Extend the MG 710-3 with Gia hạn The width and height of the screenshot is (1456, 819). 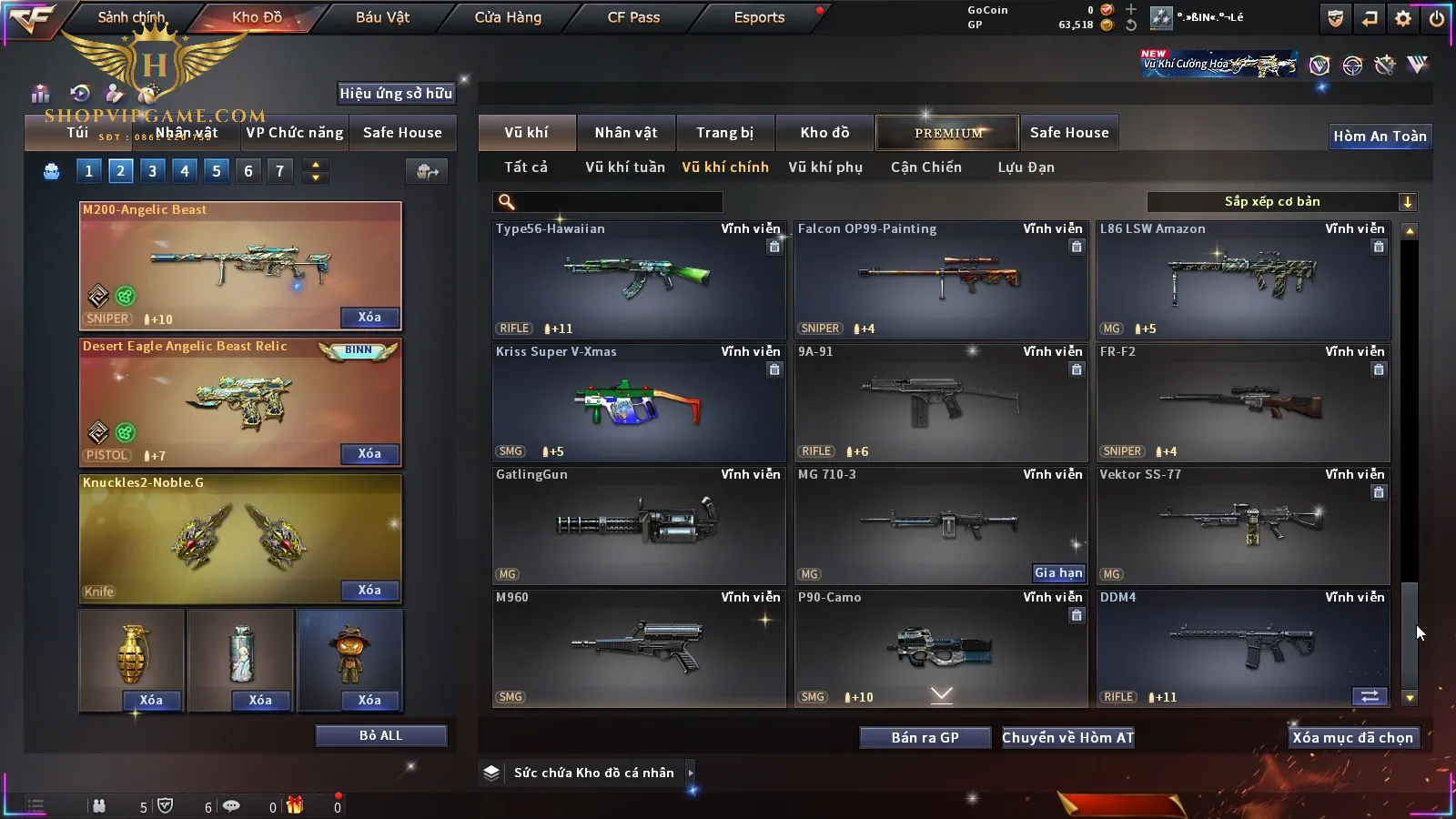(1058, 572)
